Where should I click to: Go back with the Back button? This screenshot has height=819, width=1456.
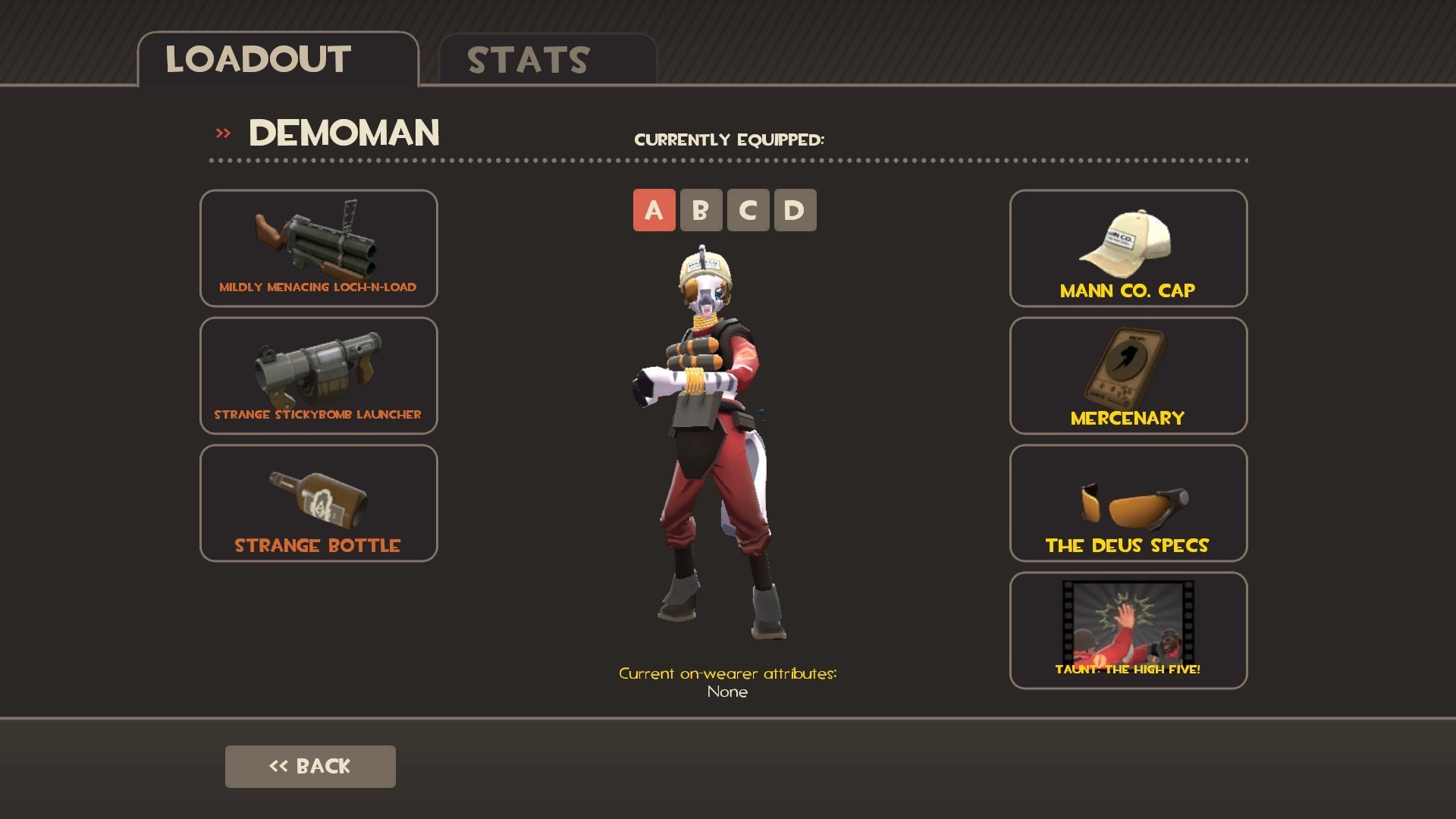pyautogui.click(x=310, y=766)
